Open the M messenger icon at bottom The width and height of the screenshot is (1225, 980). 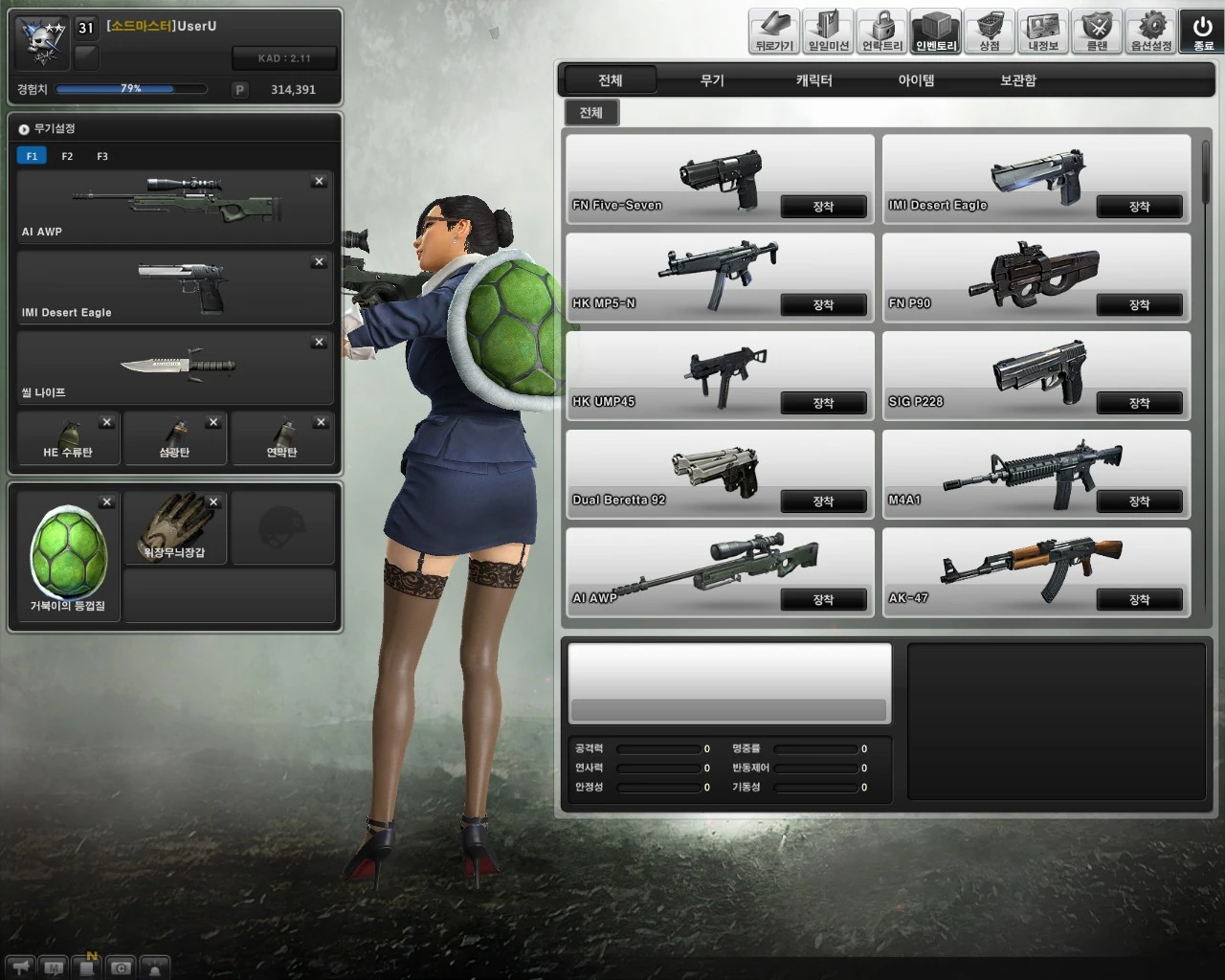(x=53, y=969)
